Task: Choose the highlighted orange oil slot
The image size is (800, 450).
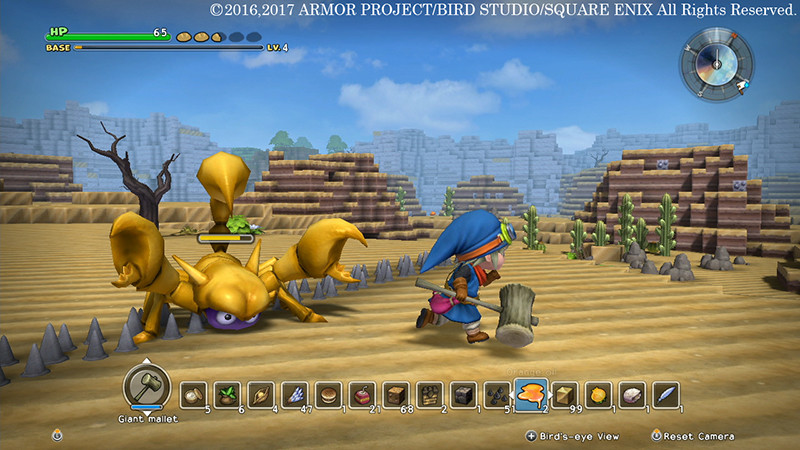Action: click(x=531, y=393)
